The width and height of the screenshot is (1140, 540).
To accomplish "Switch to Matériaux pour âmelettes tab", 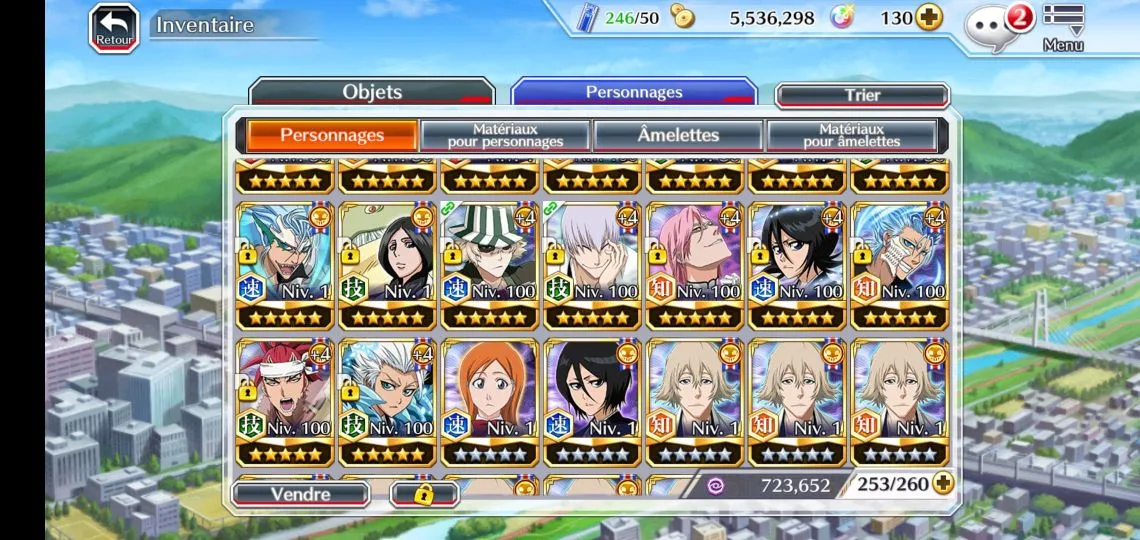I will coord(851,135).
